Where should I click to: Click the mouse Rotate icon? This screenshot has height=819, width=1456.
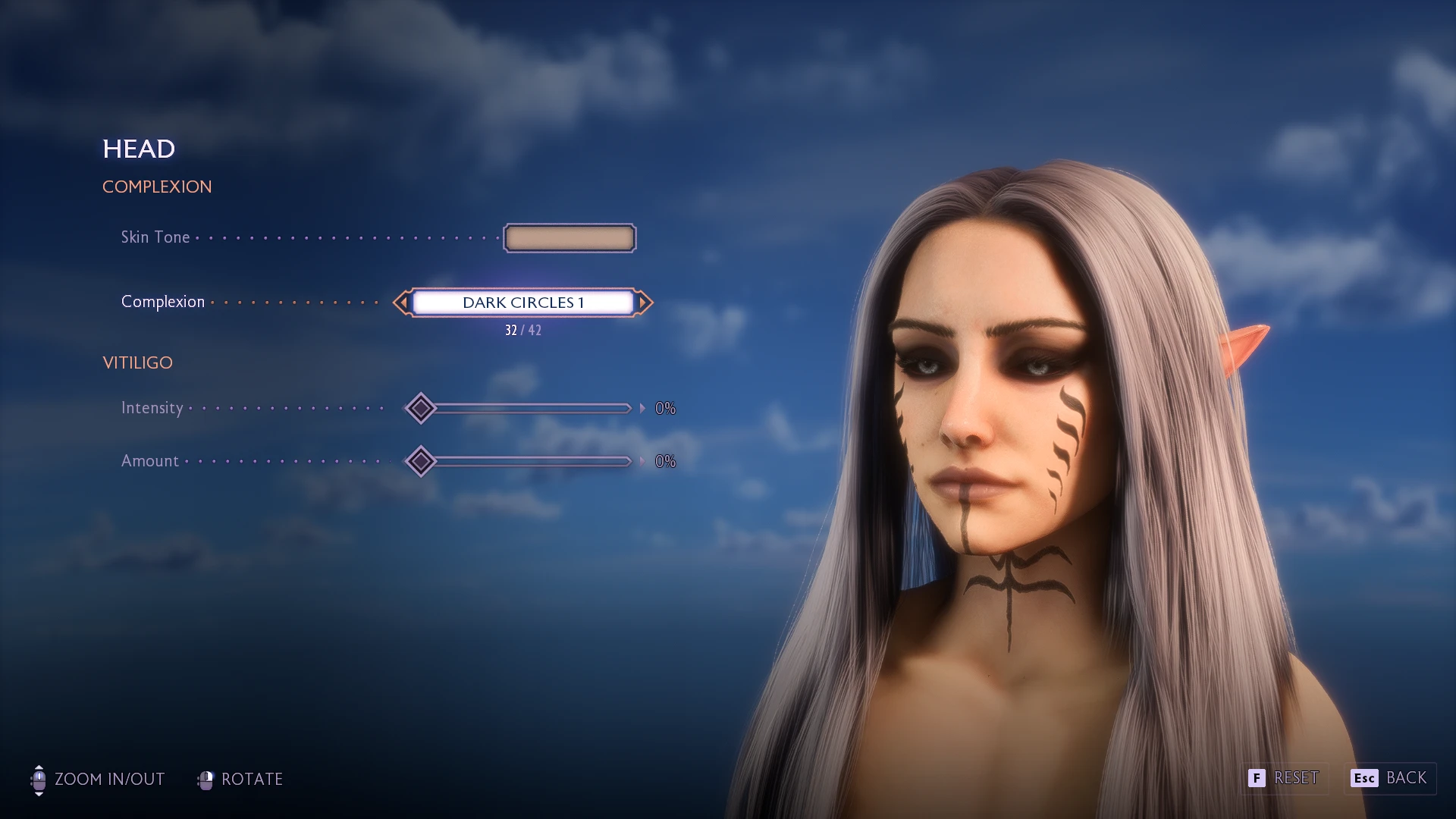tap(205, 779)
